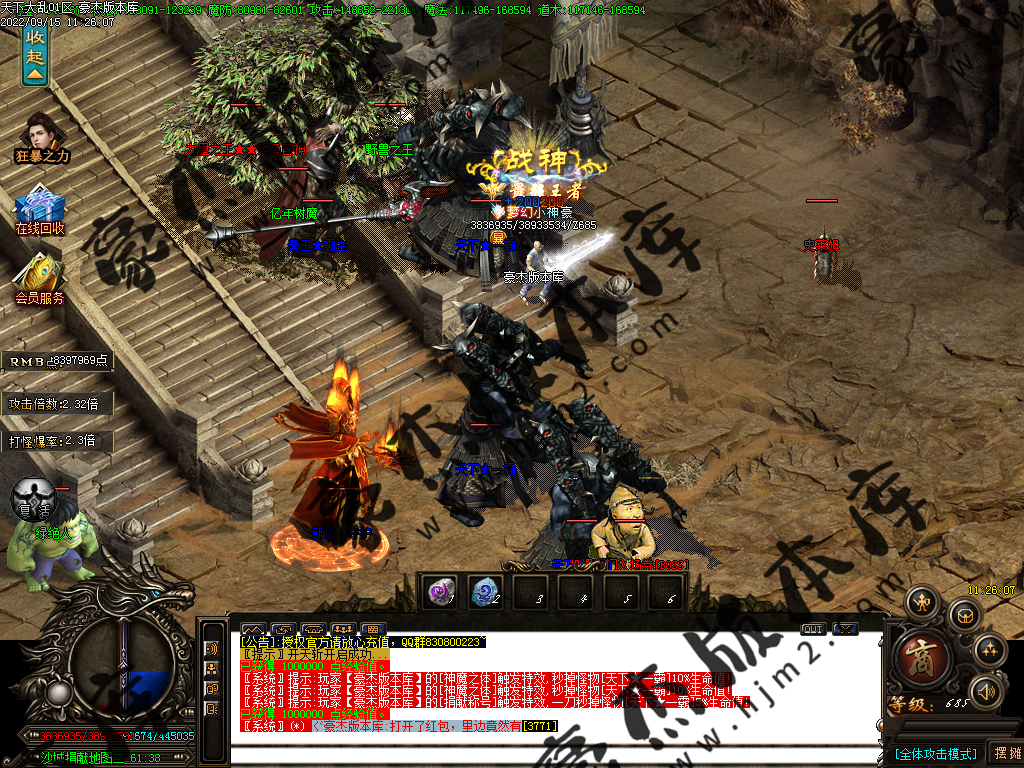Close the chat panel with the X button
The height and width of the screenshot is (768, 1024).
click(x=845, y=629)
